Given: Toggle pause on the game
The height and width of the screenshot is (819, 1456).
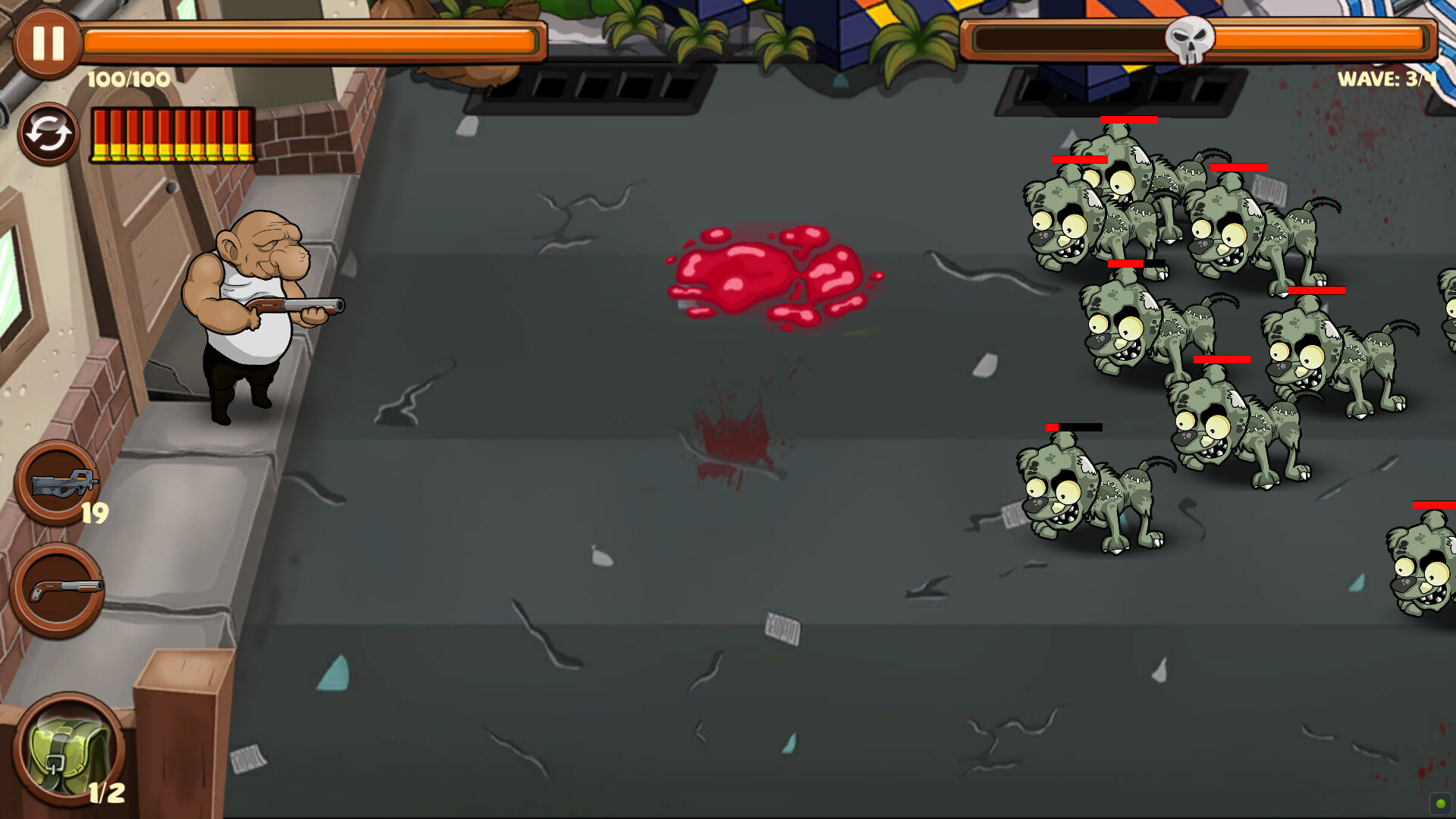Looking at the screenshot, I should click(x=47, y=43).
